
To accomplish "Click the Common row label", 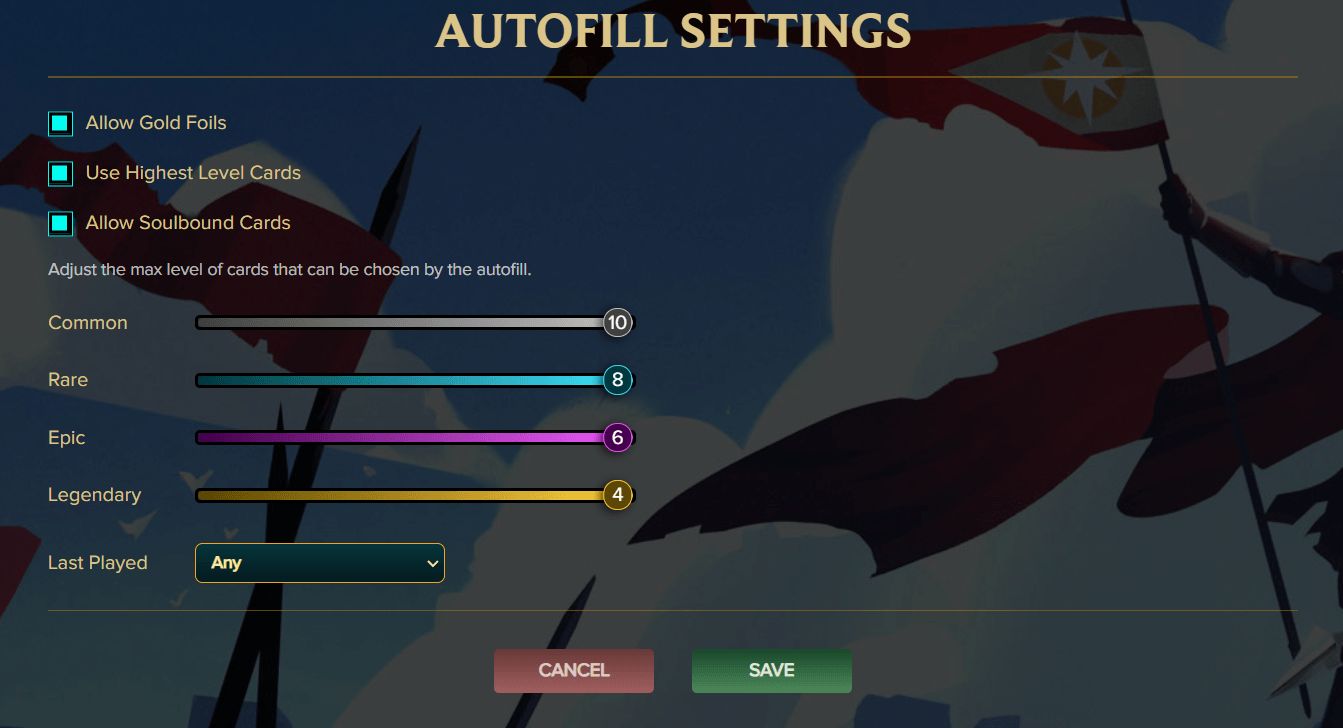I will [x=88, y=322].
